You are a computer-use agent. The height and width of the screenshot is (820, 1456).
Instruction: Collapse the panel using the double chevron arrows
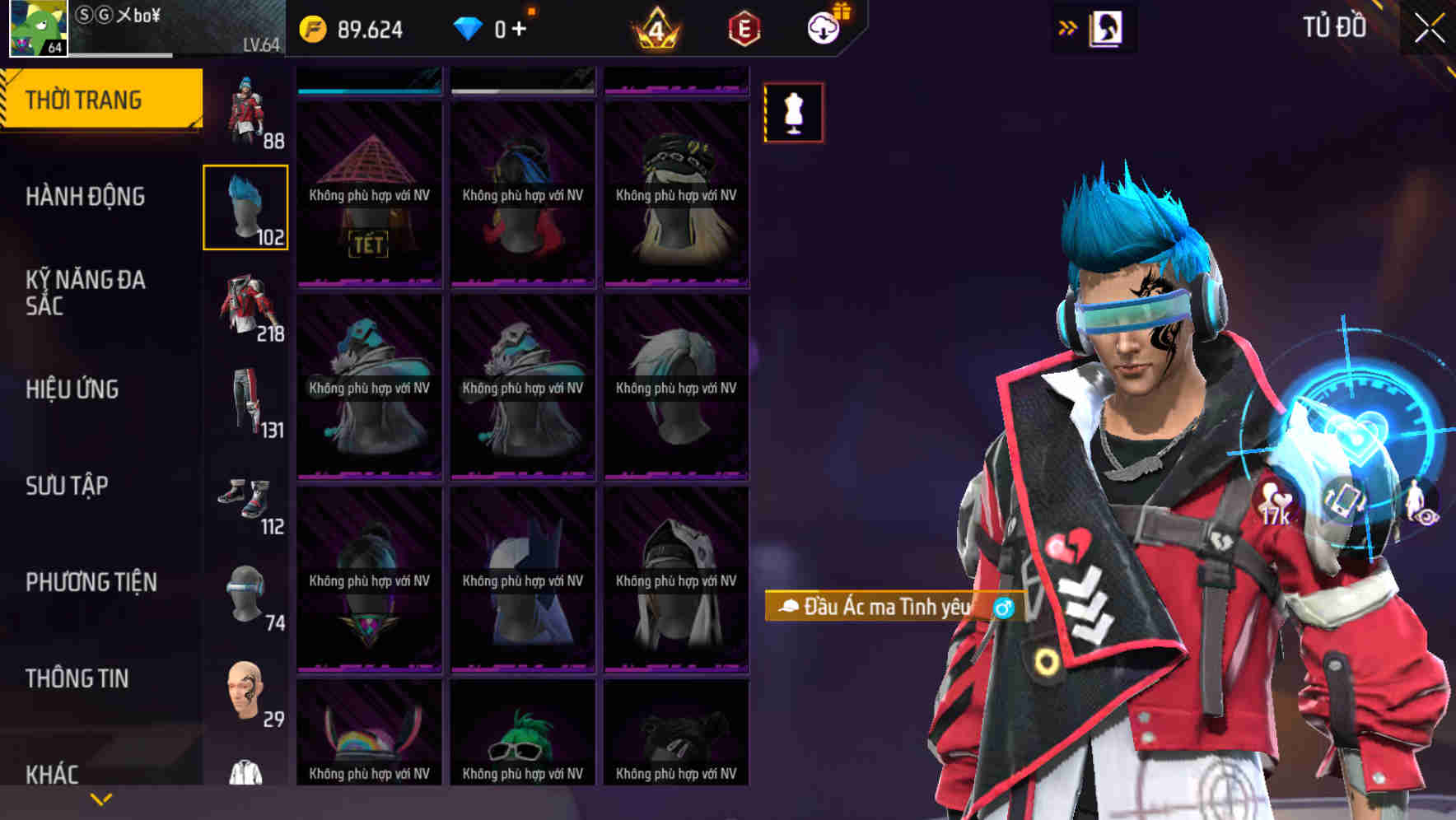(1067, 26)
